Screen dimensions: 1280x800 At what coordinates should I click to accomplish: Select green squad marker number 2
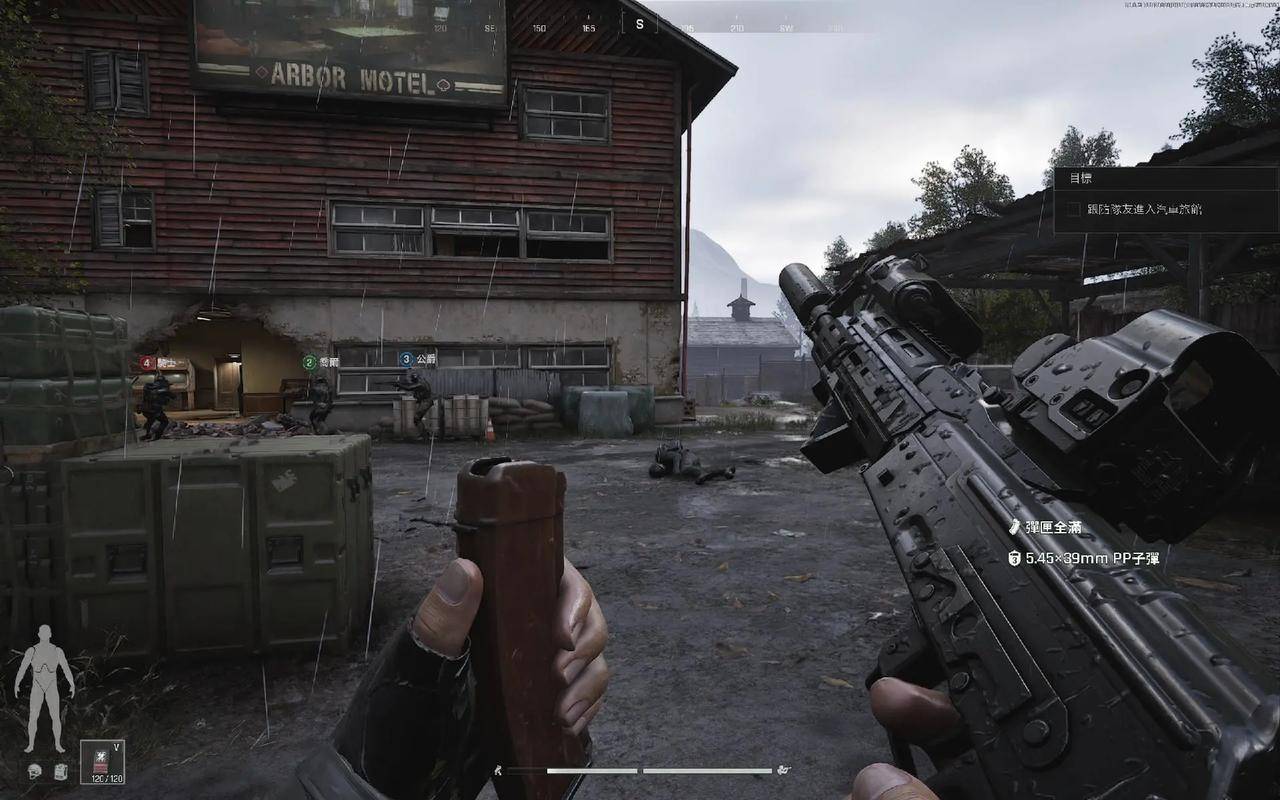coord(309,362)
